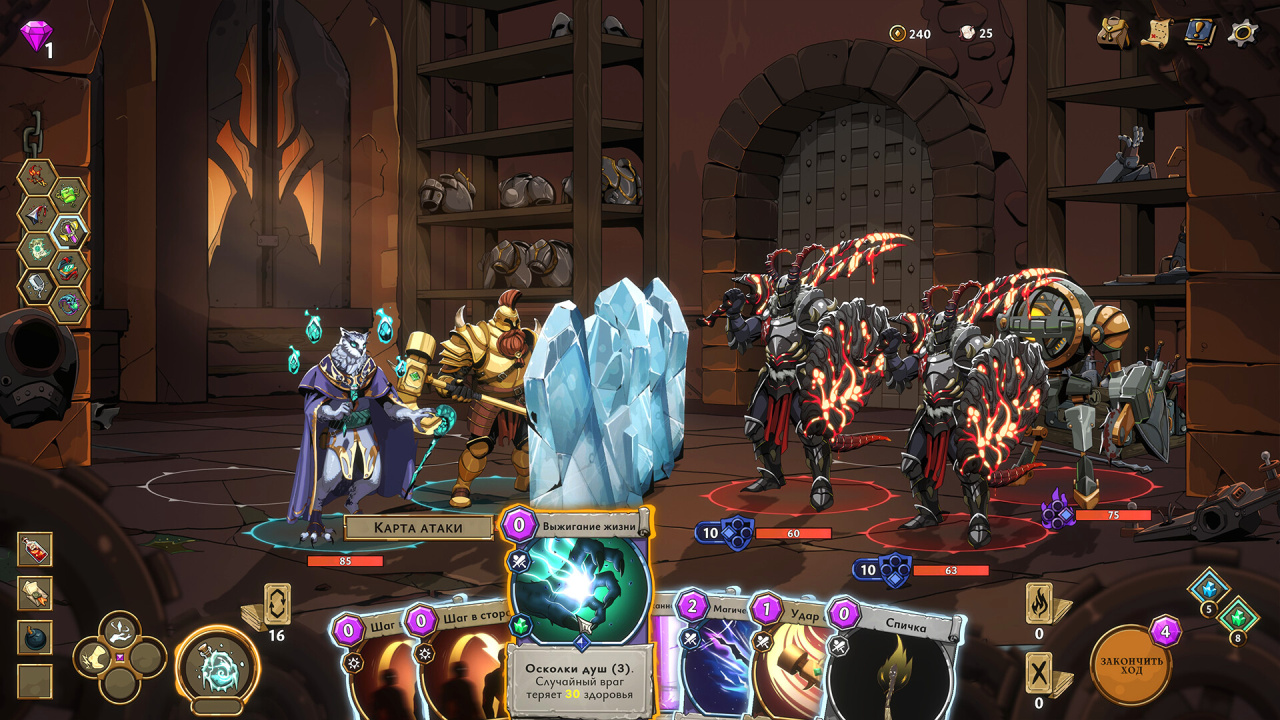Click the «Закончить ход» end turn button
1280x720 pixels.
1130,665
